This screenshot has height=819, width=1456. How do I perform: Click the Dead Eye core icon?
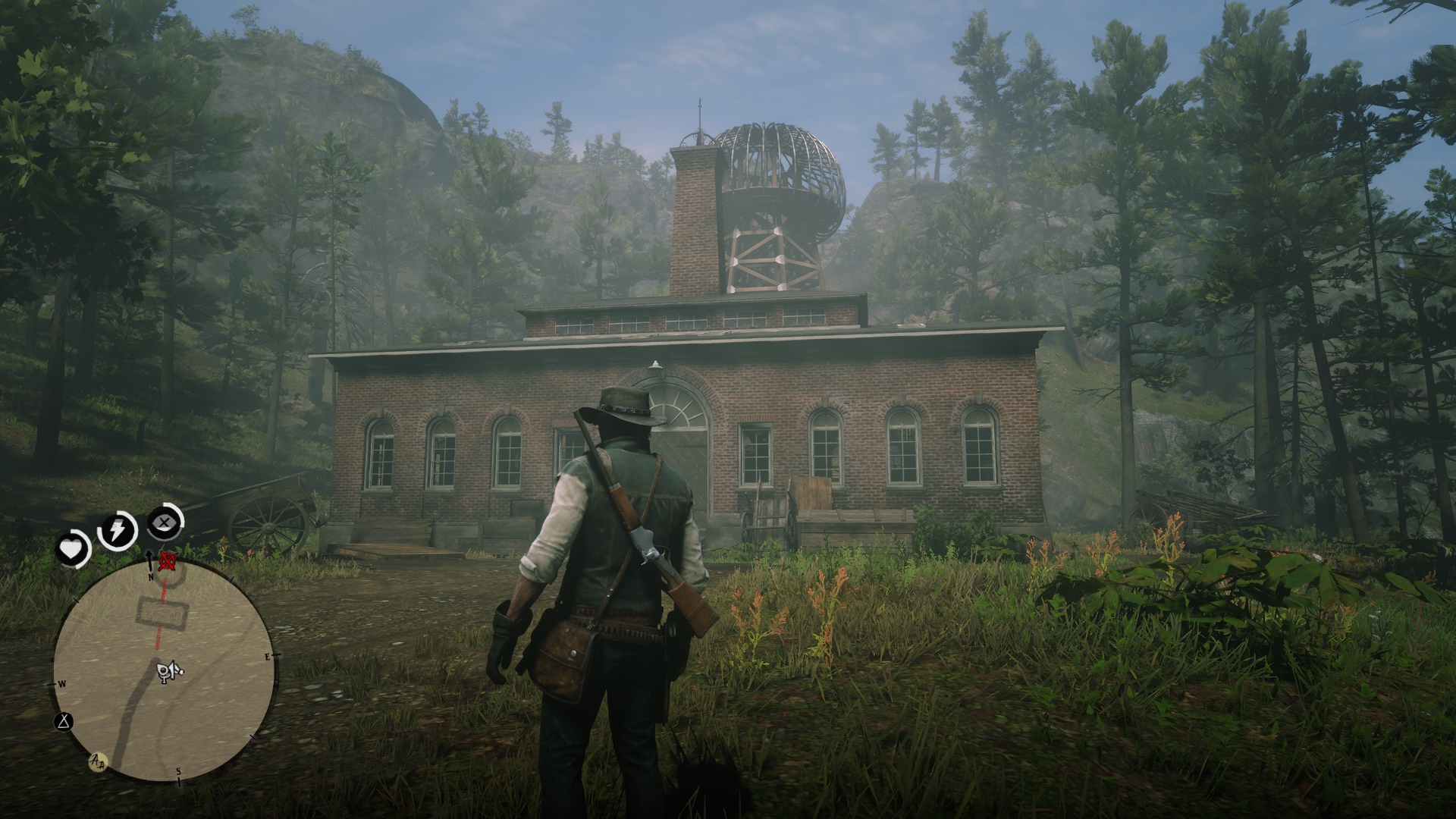point(165,522)
